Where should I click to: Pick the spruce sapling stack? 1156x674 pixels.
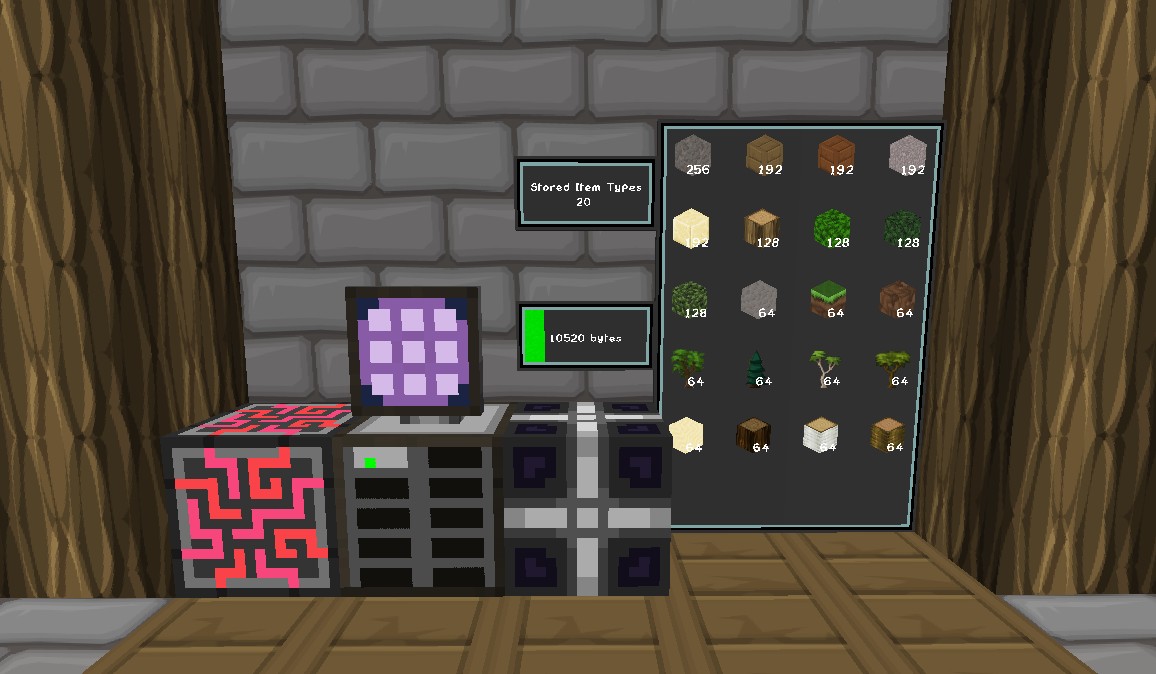757,368
